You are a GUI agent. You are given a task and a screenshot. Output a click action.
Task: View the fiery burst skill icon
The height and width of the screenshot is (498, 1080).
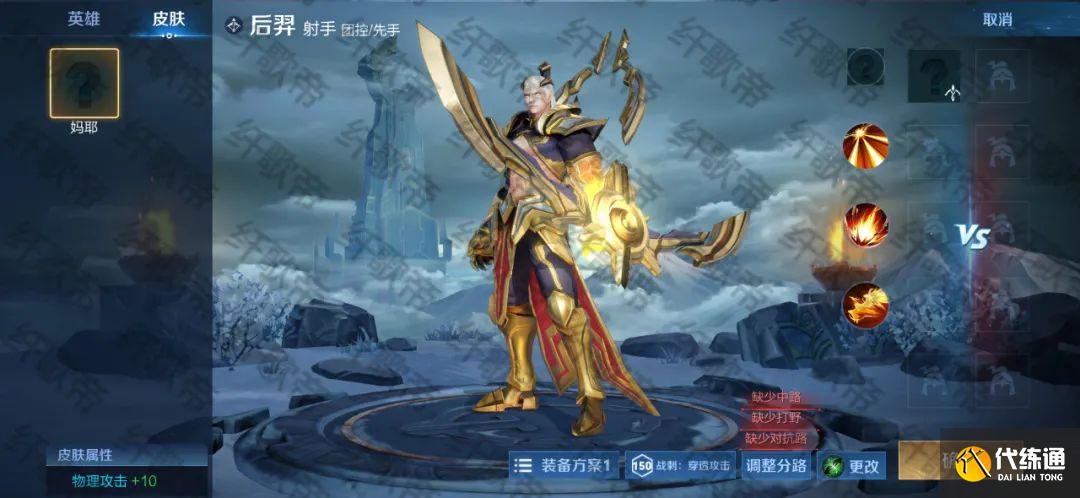[x=865, y=224]
